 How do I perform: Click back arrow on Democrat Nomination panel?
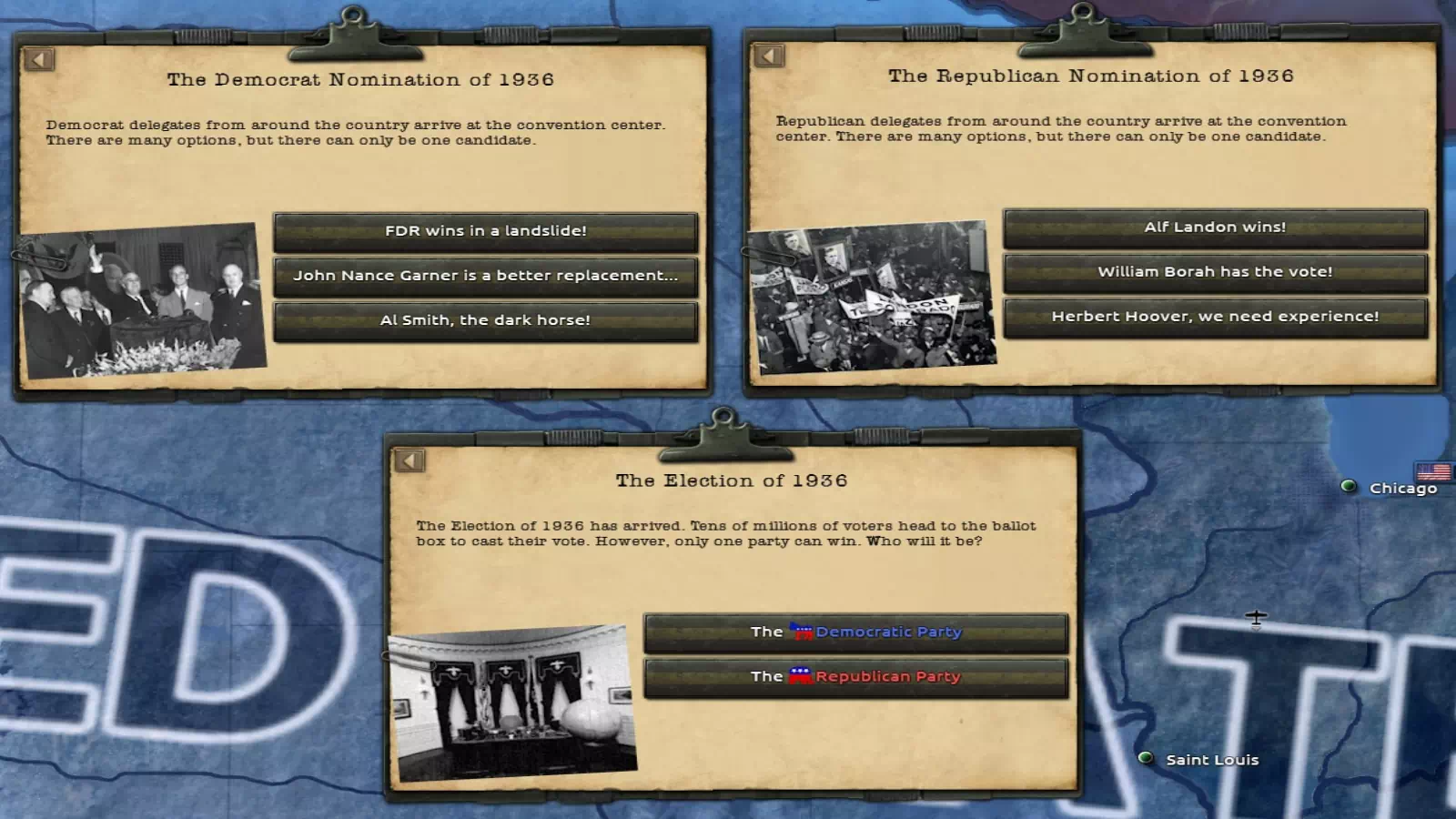coord(39,60)
